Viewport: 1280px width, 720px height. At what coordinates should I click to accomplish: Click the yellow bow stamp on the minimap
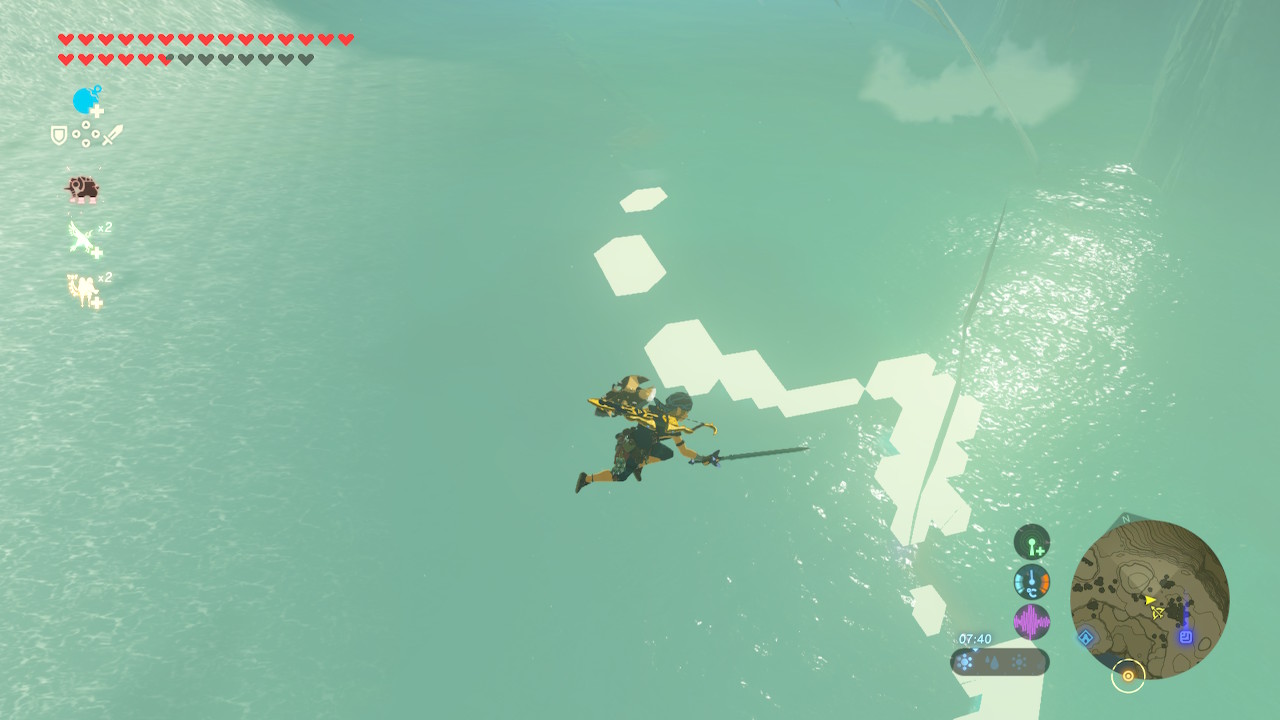tap(1157, 612)
